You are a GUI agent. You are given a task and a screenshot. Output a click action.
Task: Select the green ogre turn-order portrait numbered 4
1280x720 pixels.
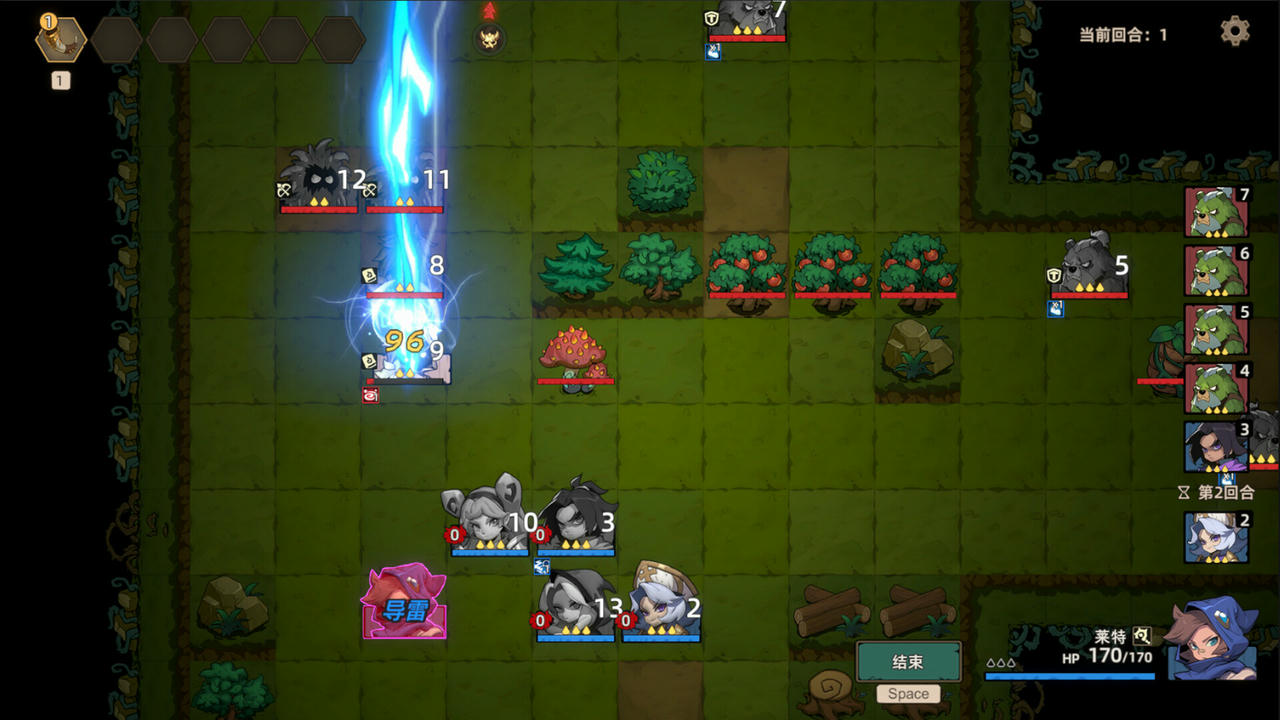(x=1216, y=389)
